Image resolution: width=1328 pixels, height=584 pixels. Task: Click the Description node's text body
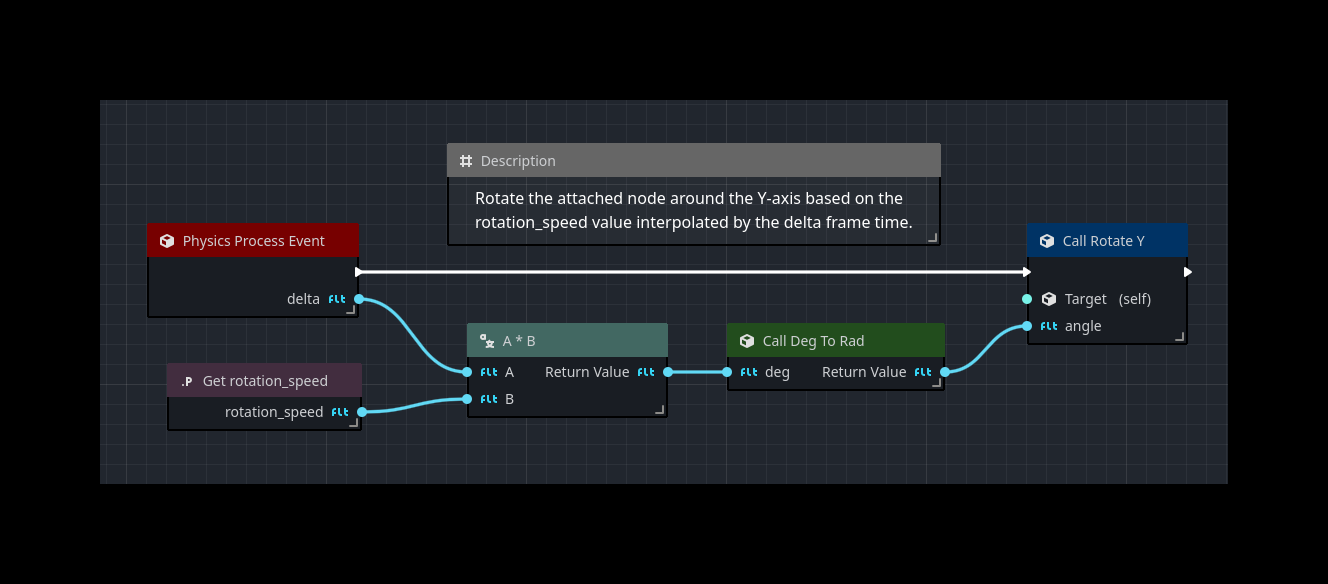[x=693, y=210]
